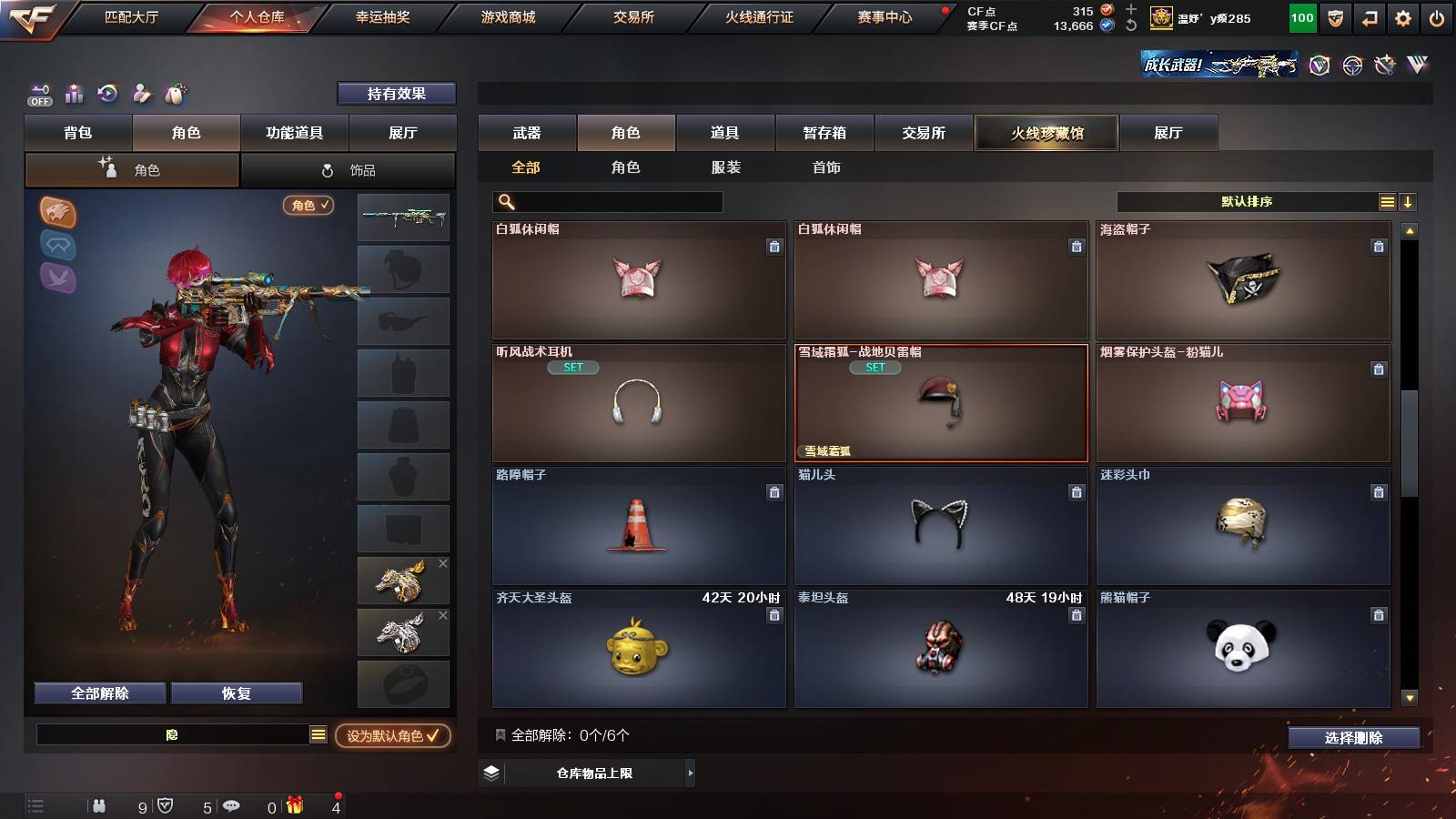Viewport: 1456px width, 819px height.
Task: Click the replay rotation icon in left toolbar
Action: click(107, 93)
